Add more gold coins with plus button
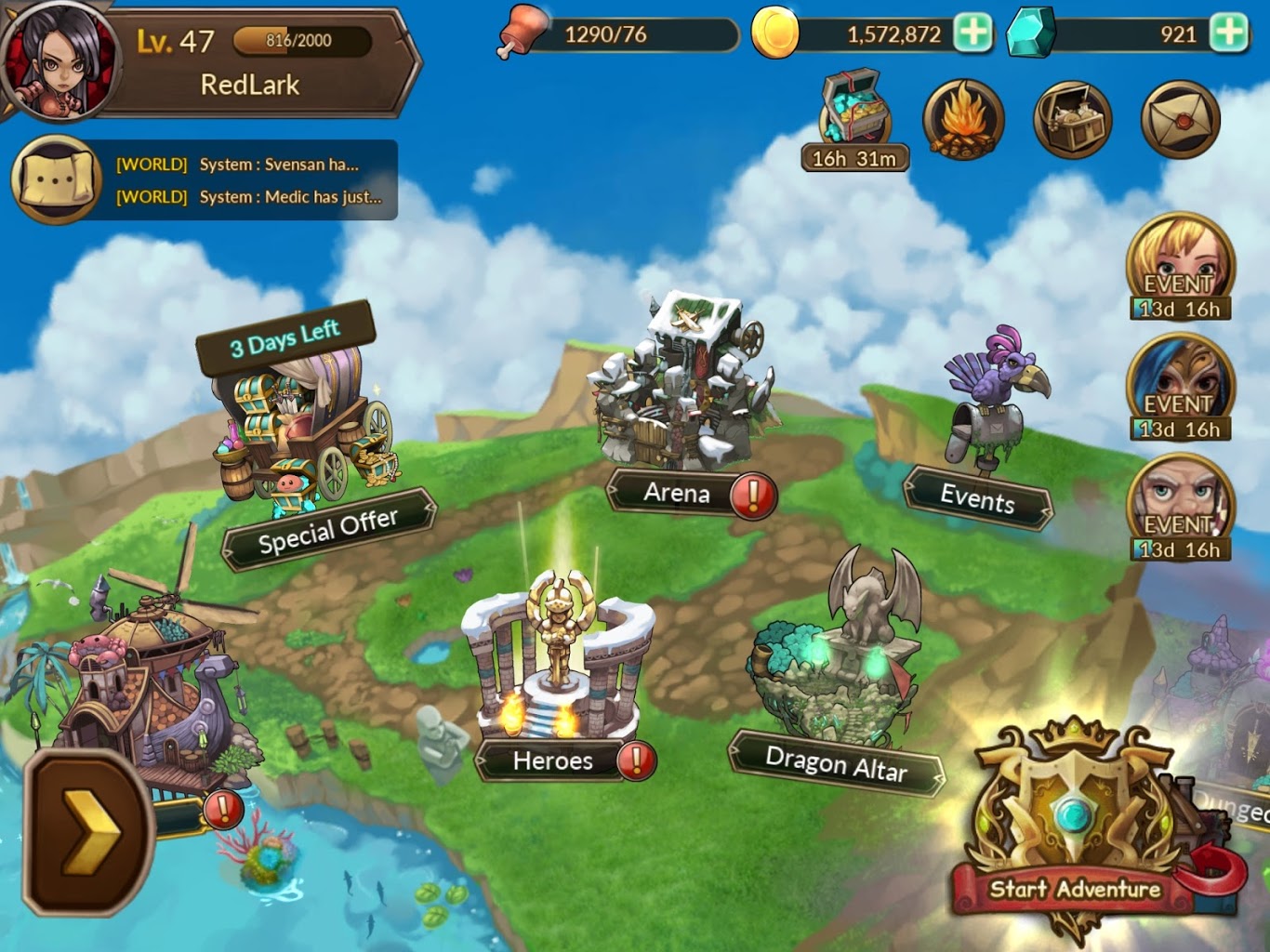Viewport: 1270px width, 952px height. point(972,33)
